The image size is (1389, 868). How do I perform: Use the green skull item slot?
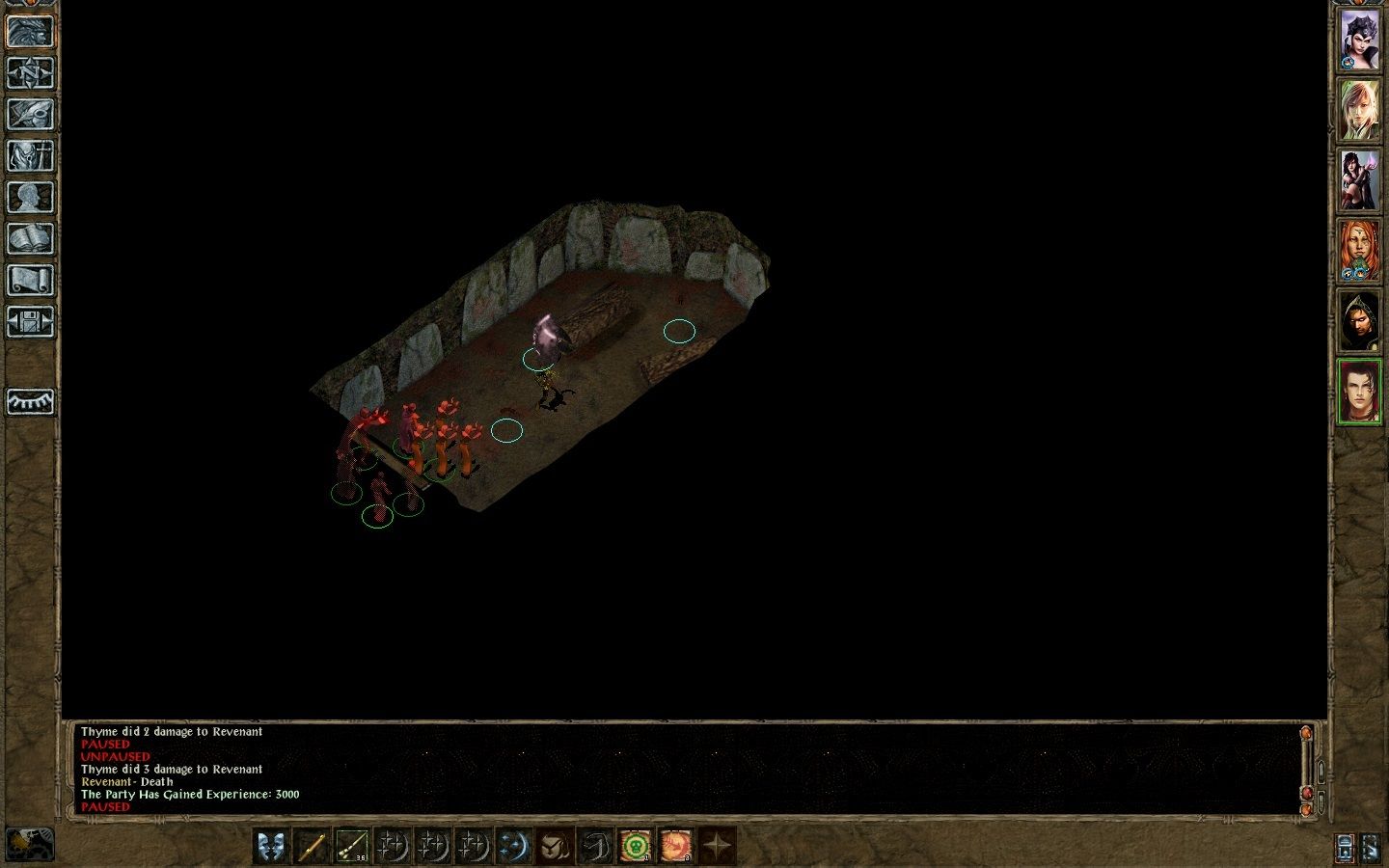coord(635,847)
